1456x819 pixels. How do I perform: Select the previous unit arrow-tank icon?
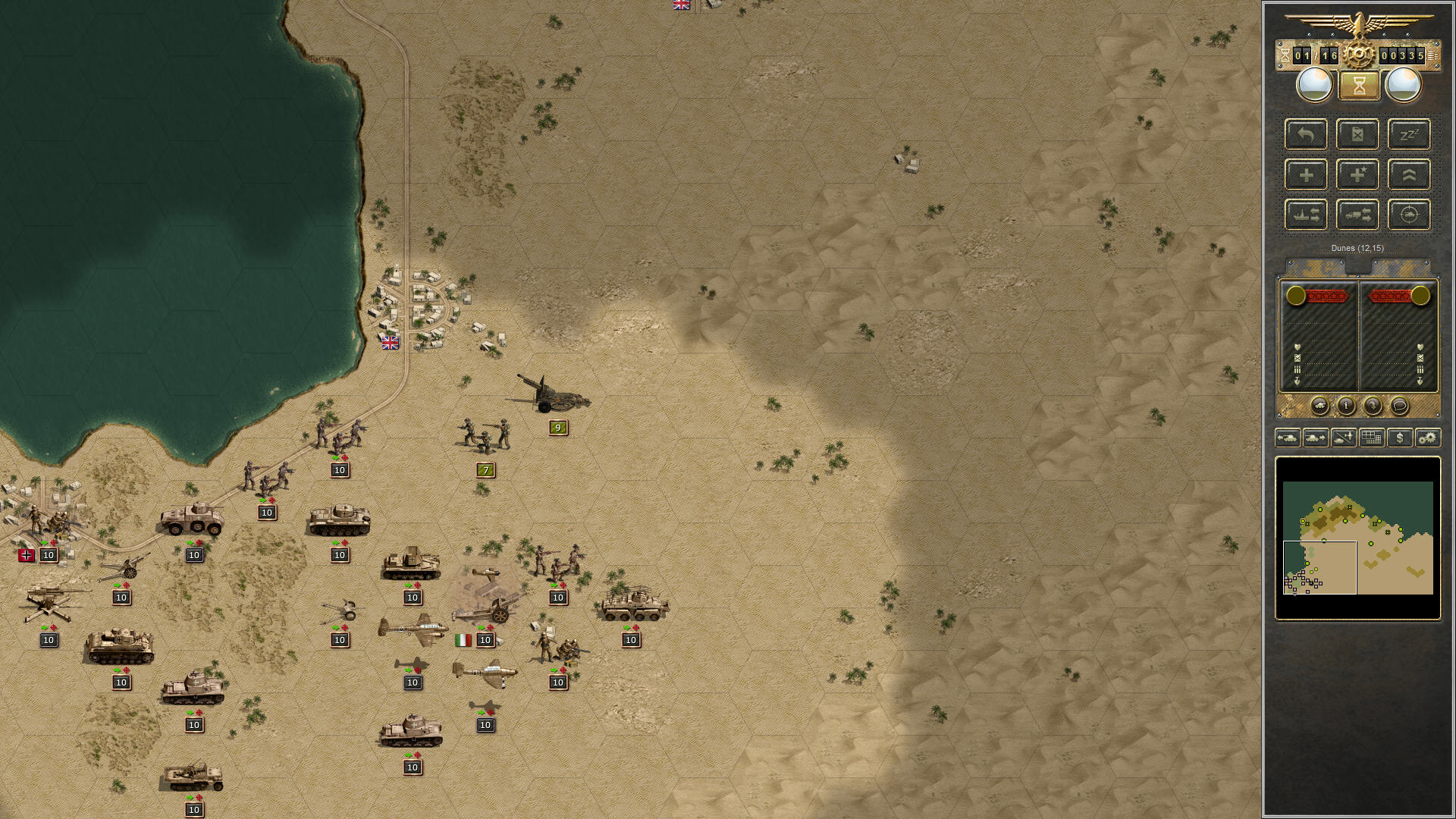(1289, 438)
